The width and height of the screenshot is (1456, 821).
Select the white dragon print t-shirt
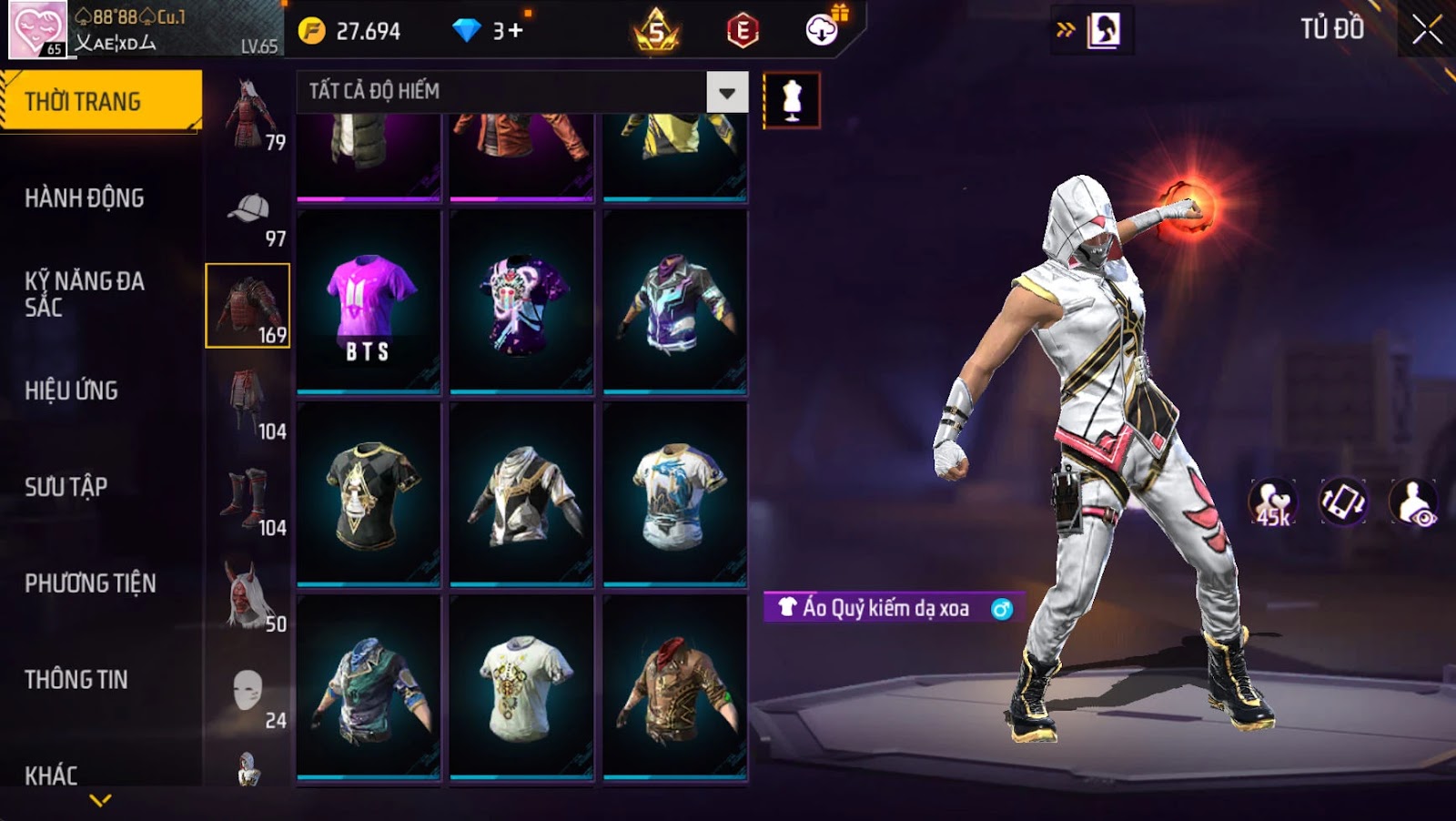(x=675, y=495)
